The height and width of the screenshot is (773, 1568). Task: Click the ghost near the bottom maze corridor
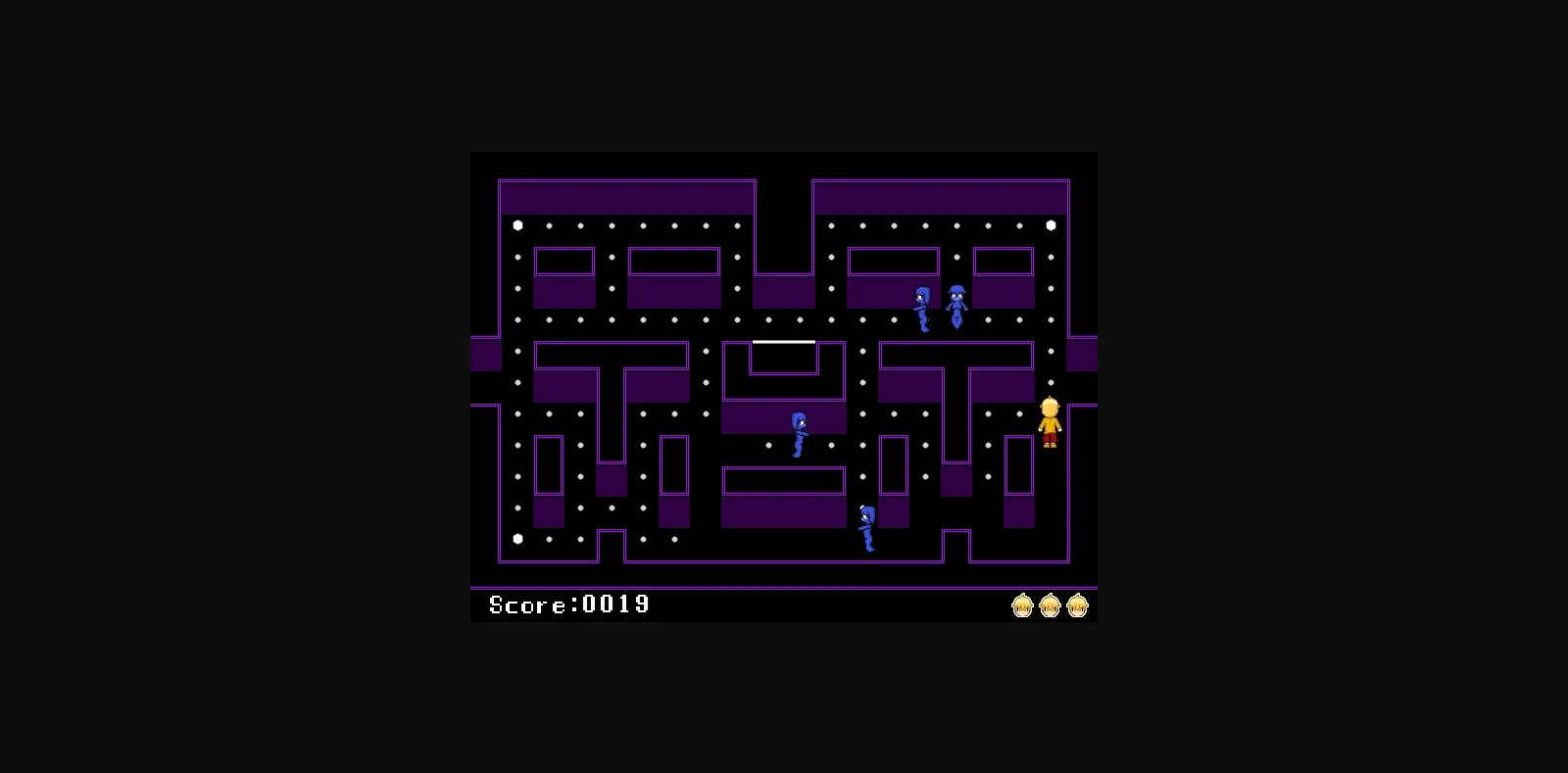coord(867,524)
